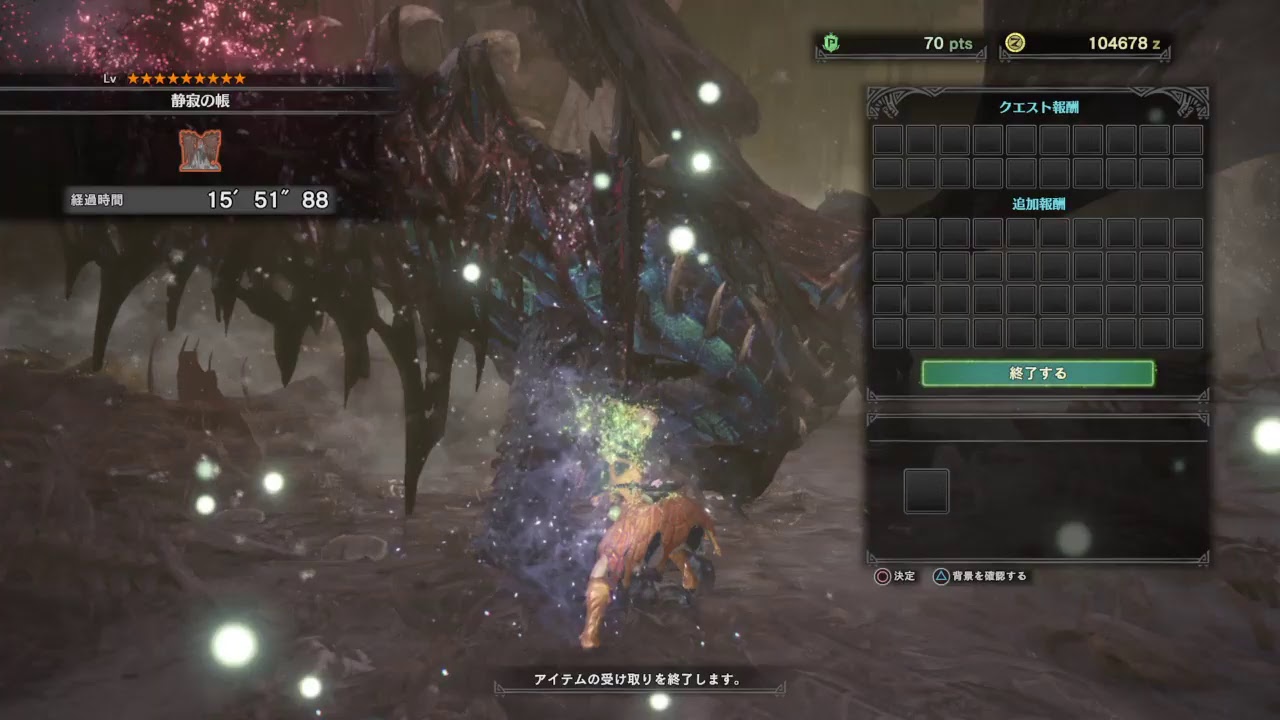The image size is (1280, 720).
Task: Click the green research points icon
Action: [x=831, y=44]
